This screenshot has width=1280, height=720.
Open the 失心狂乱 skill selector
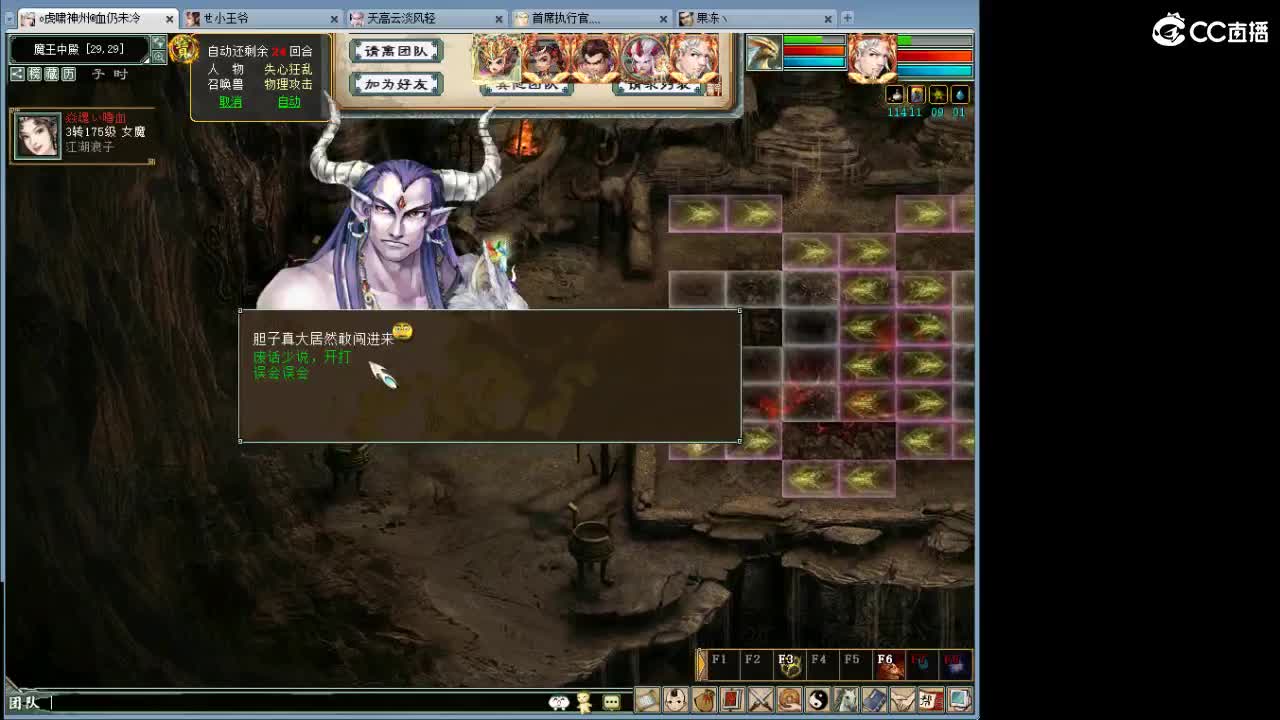point(289,71)
